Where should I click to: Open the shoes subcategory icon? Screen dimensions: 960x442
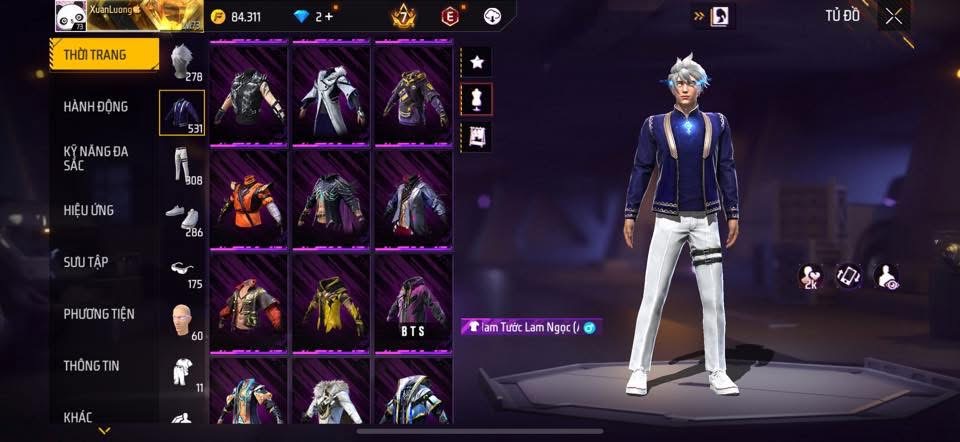[x=181, y=216]
